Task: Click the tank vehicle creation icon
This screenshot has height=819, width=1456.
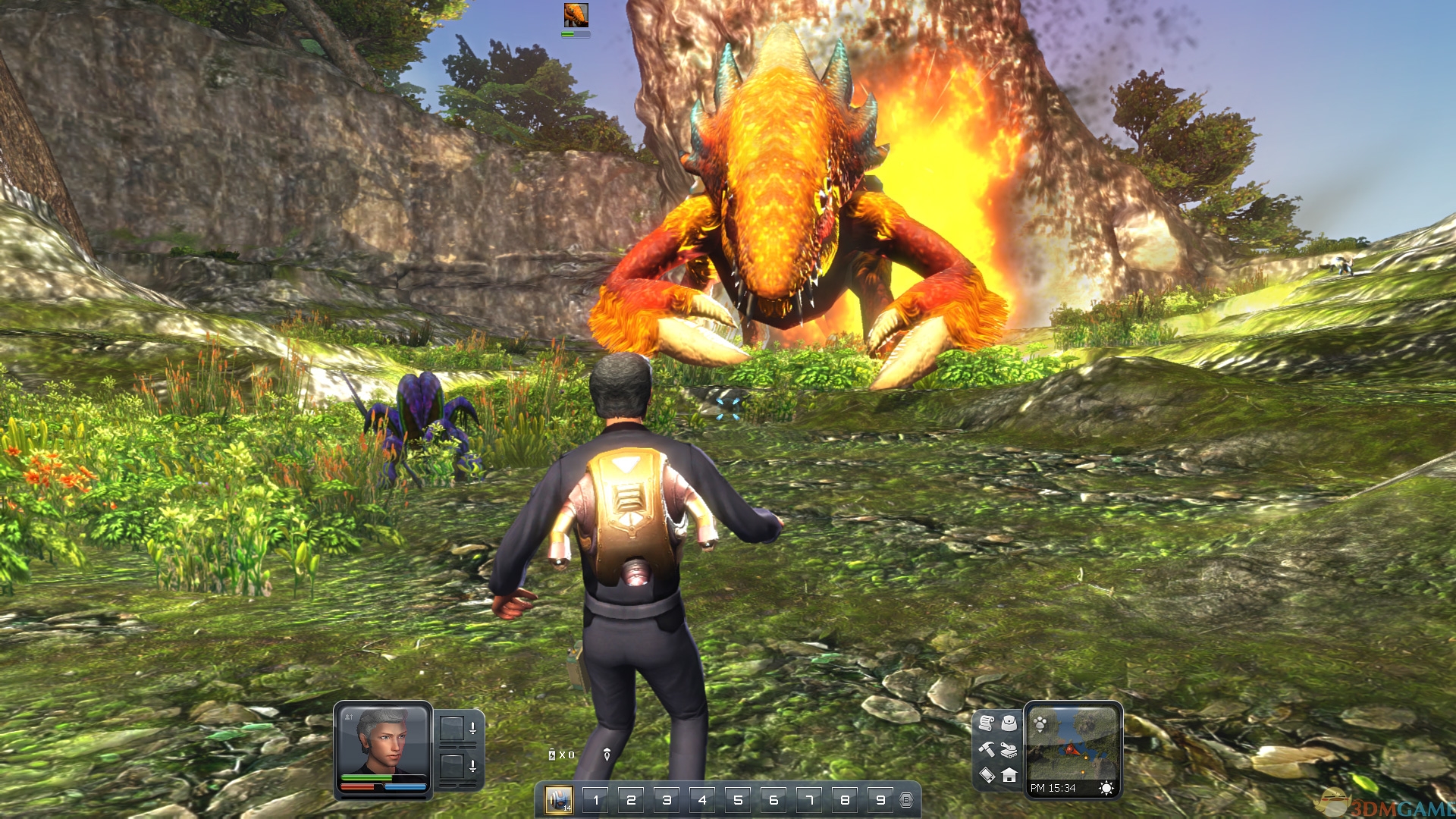Action: pyautogui.click(x=1009, y=750)
